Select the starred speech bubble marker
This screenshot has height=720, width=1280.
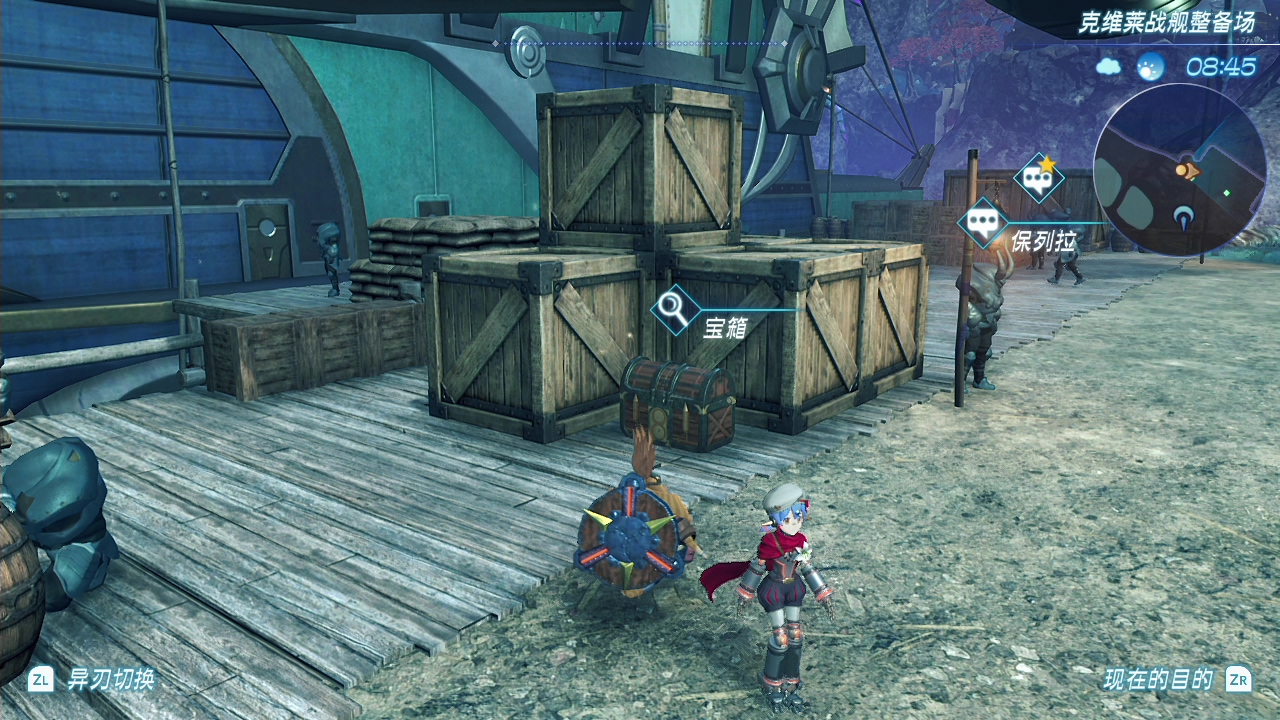click(x=1039, y=180)
